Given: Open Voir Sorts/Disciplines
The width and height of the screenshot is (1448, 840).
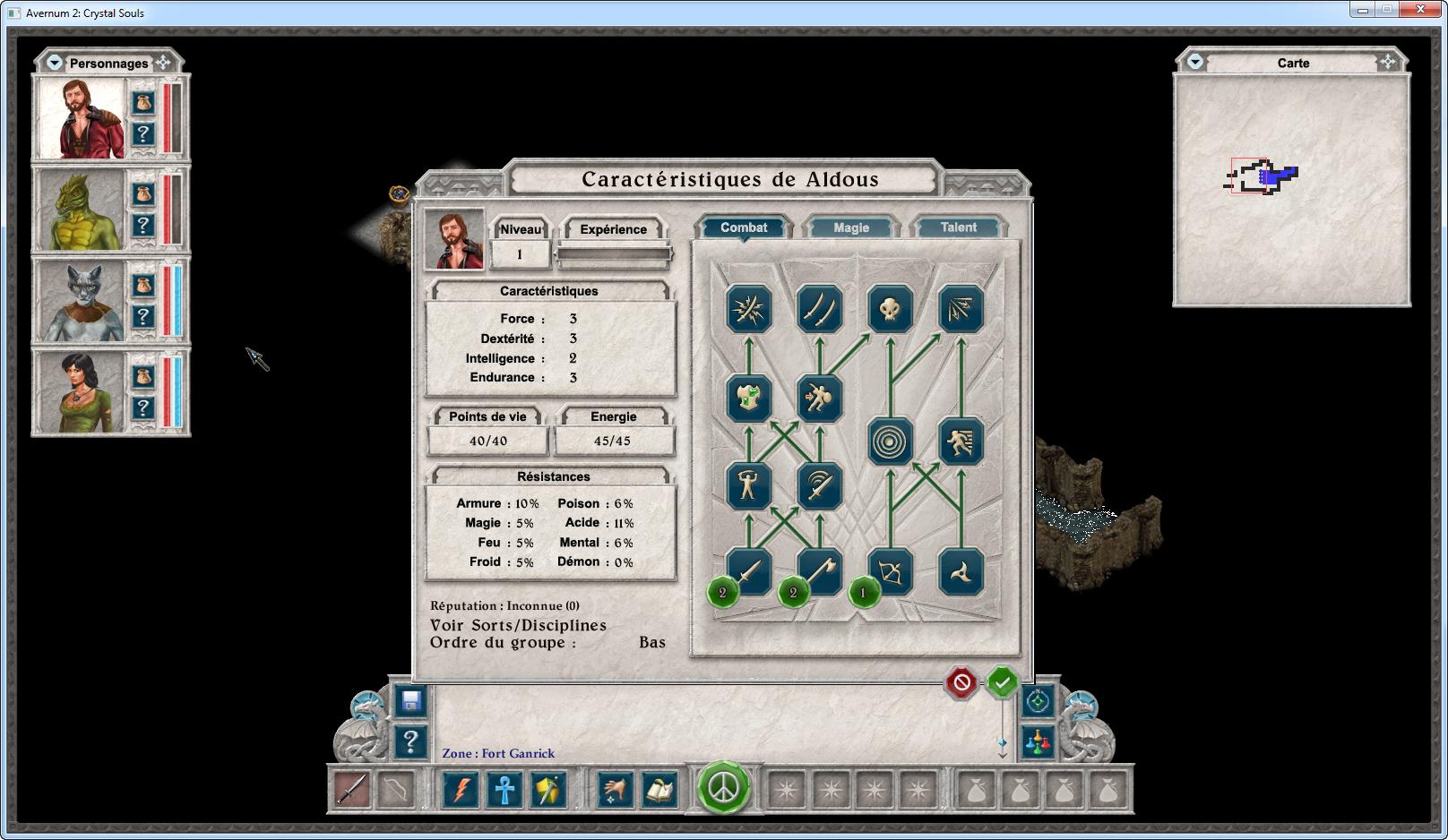Looking at the screenshot, I should [x=518, y=625].
